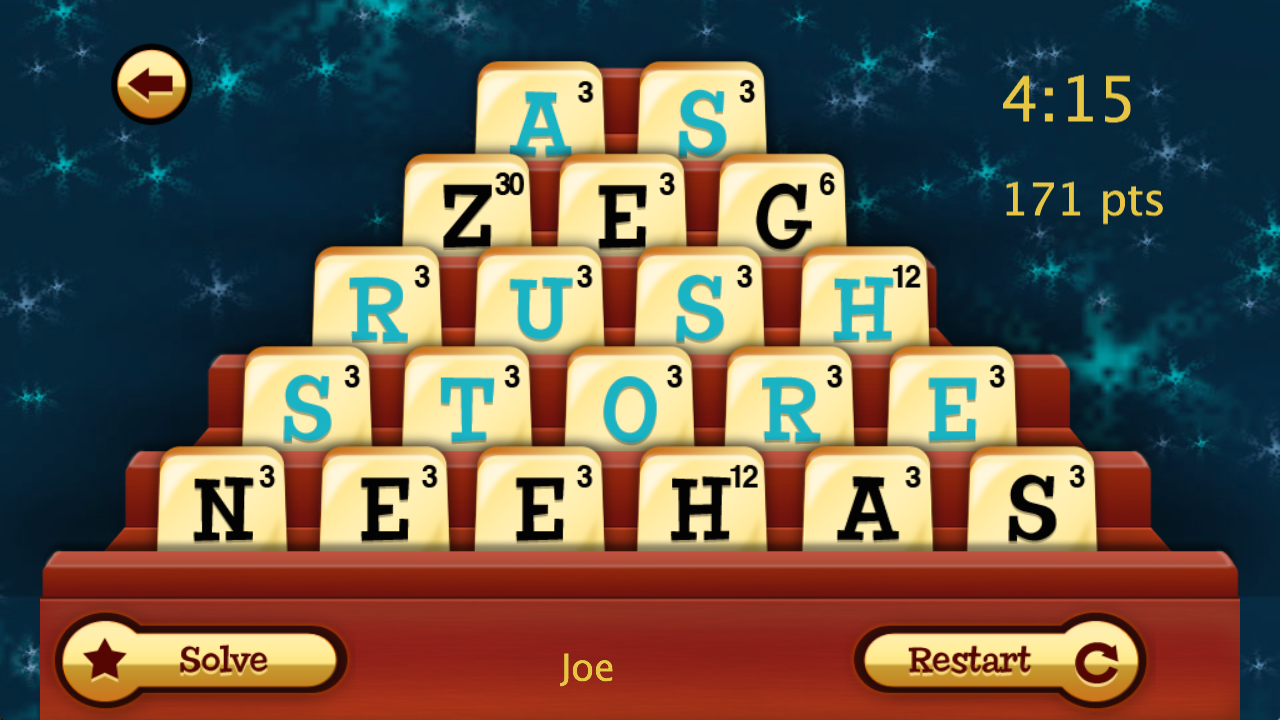Select the H tile worth 12 in bottom row
The height and width of the screenshot is (720, 1280).
[703, 498]
